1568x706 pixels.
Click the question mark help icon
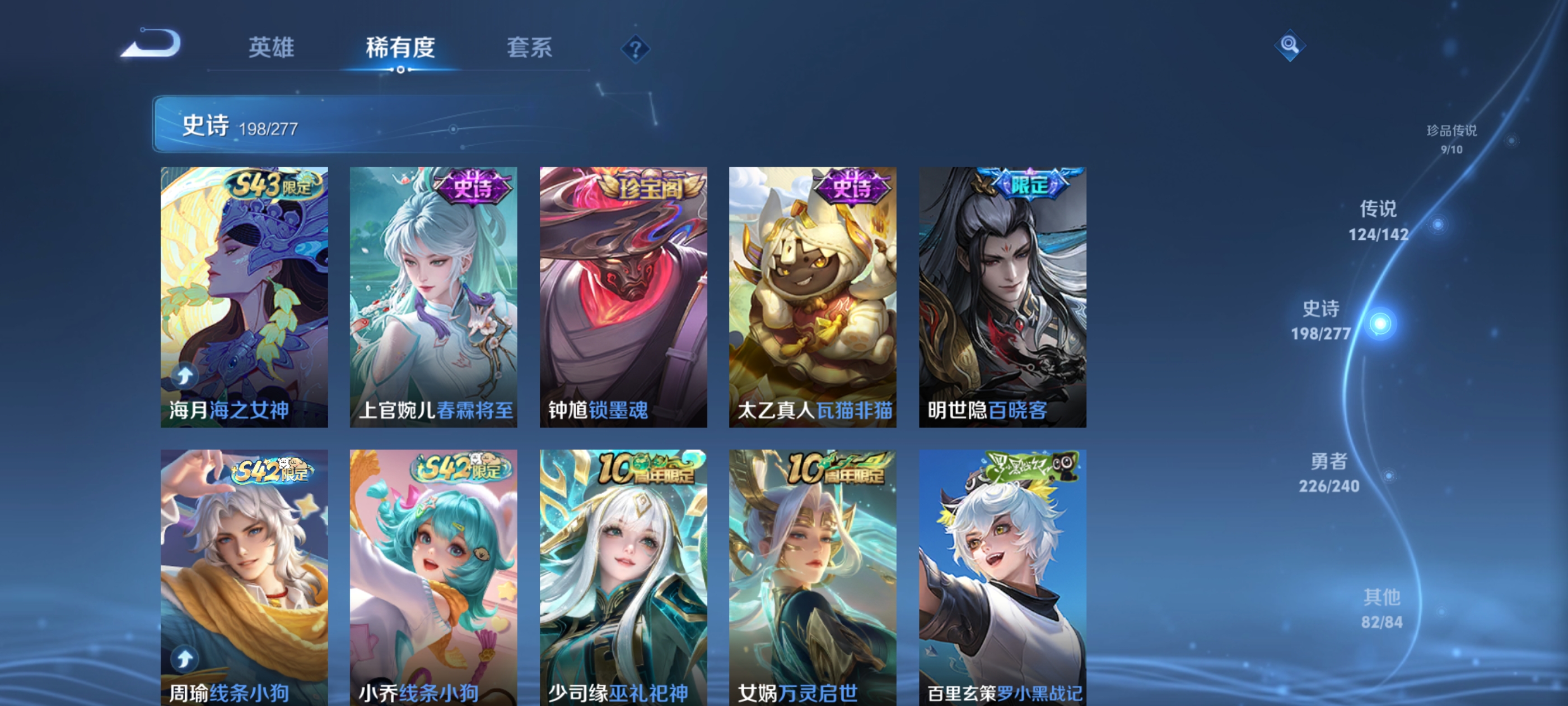coord(636,49)
